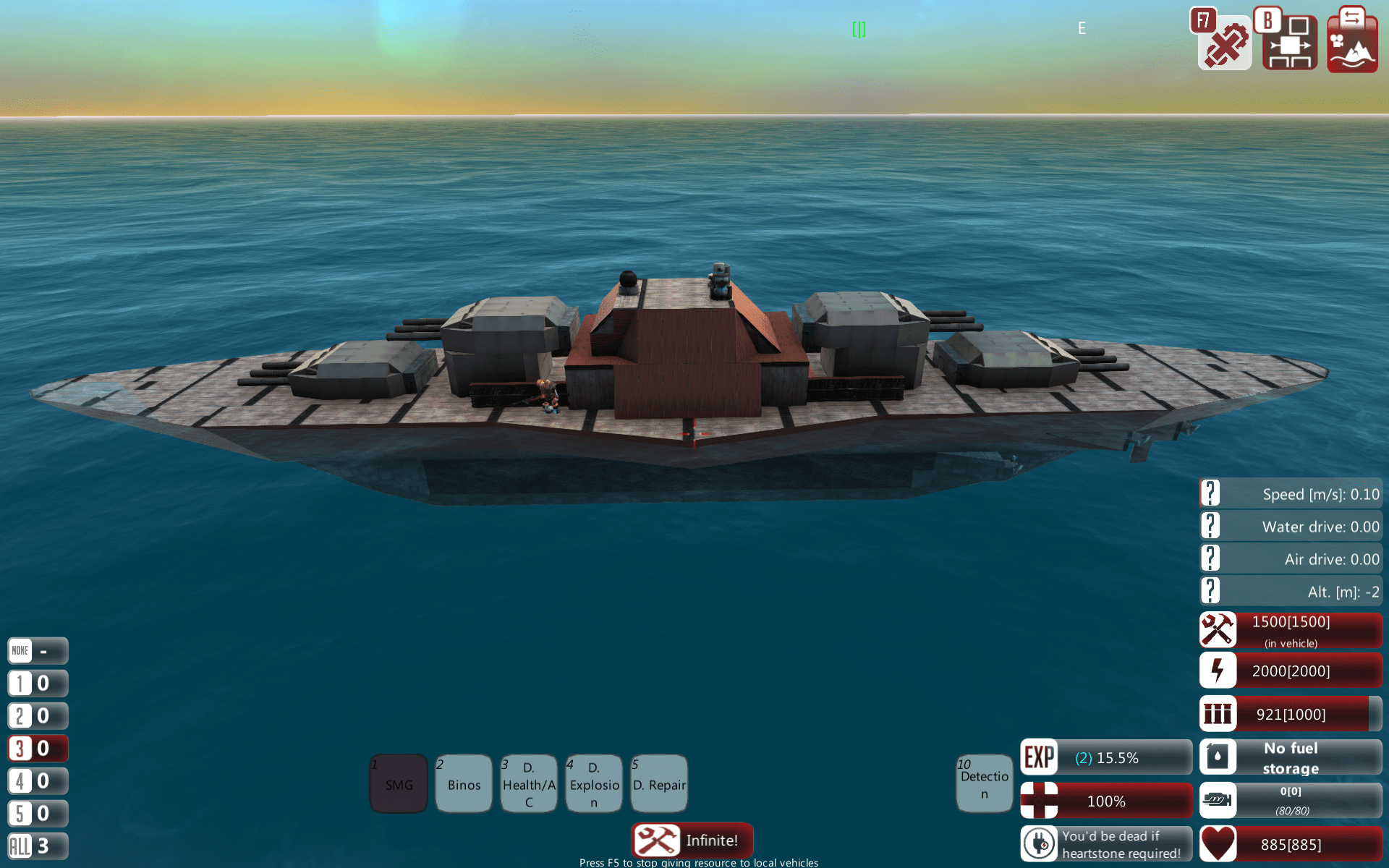Click the fuel can storage icon
1389x868 pixels.
[1218, 757]
